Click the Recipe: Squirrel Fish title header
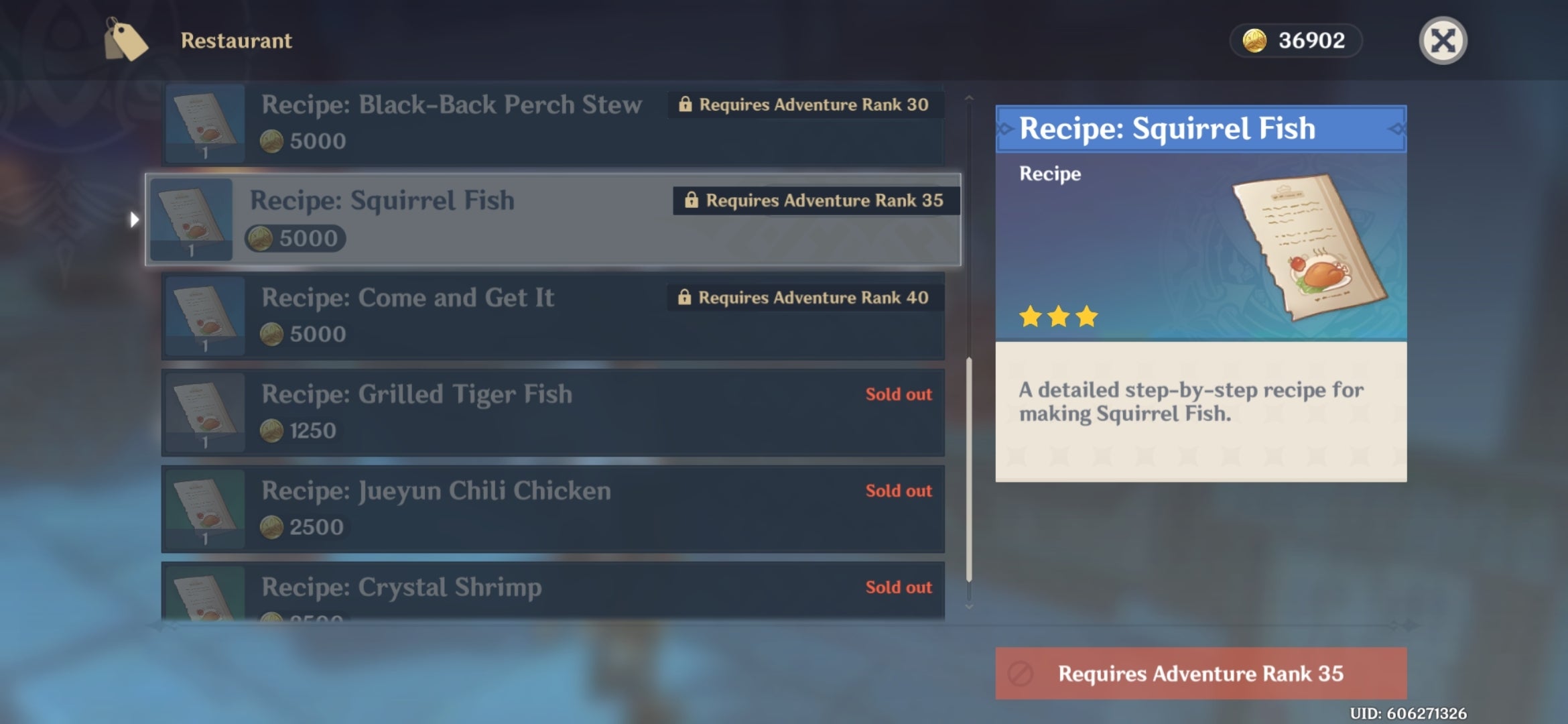 1167,127
